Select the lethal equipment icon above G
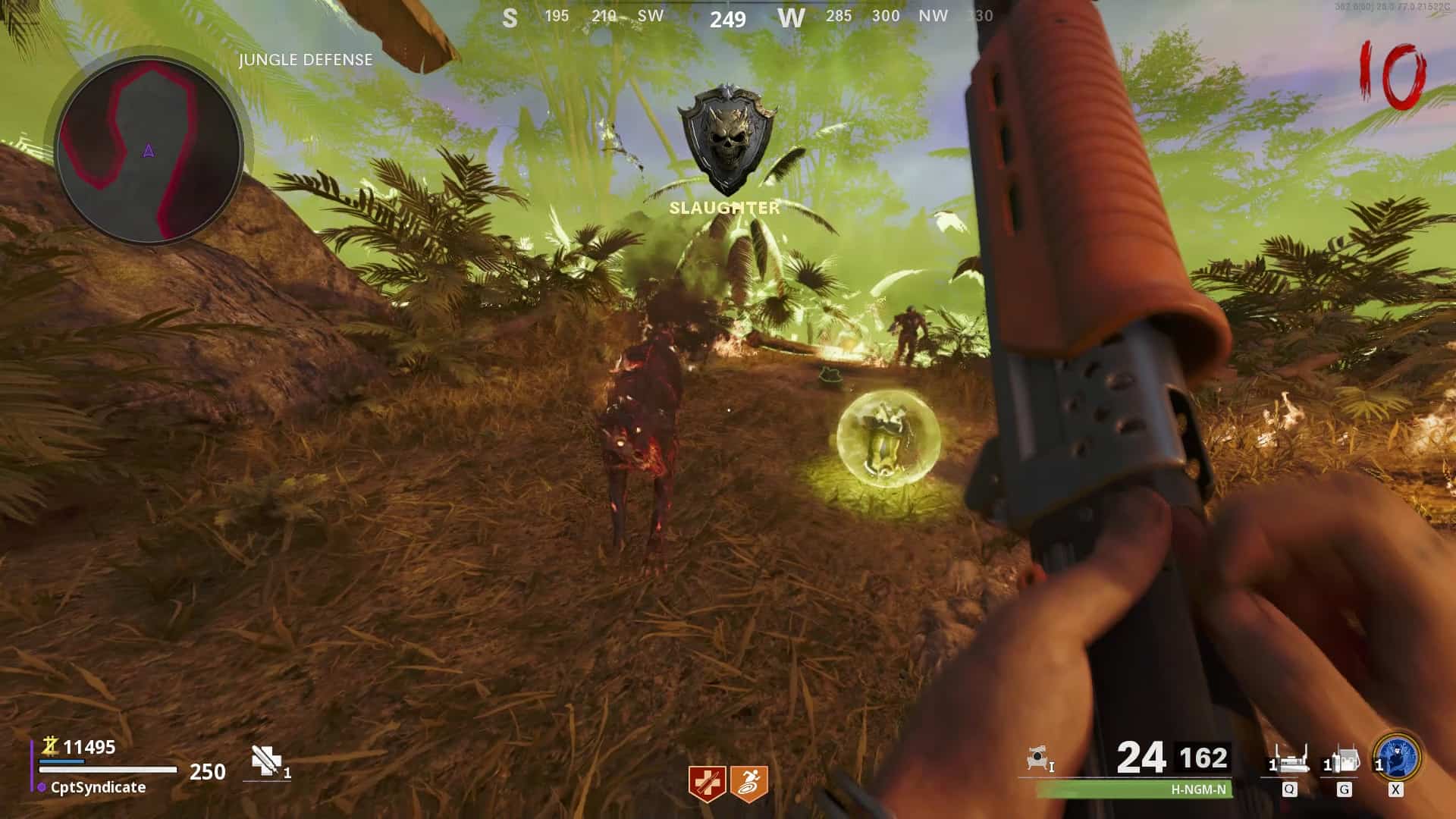The width and height of the screenshot is (1456, 819). coord(1343,759)
